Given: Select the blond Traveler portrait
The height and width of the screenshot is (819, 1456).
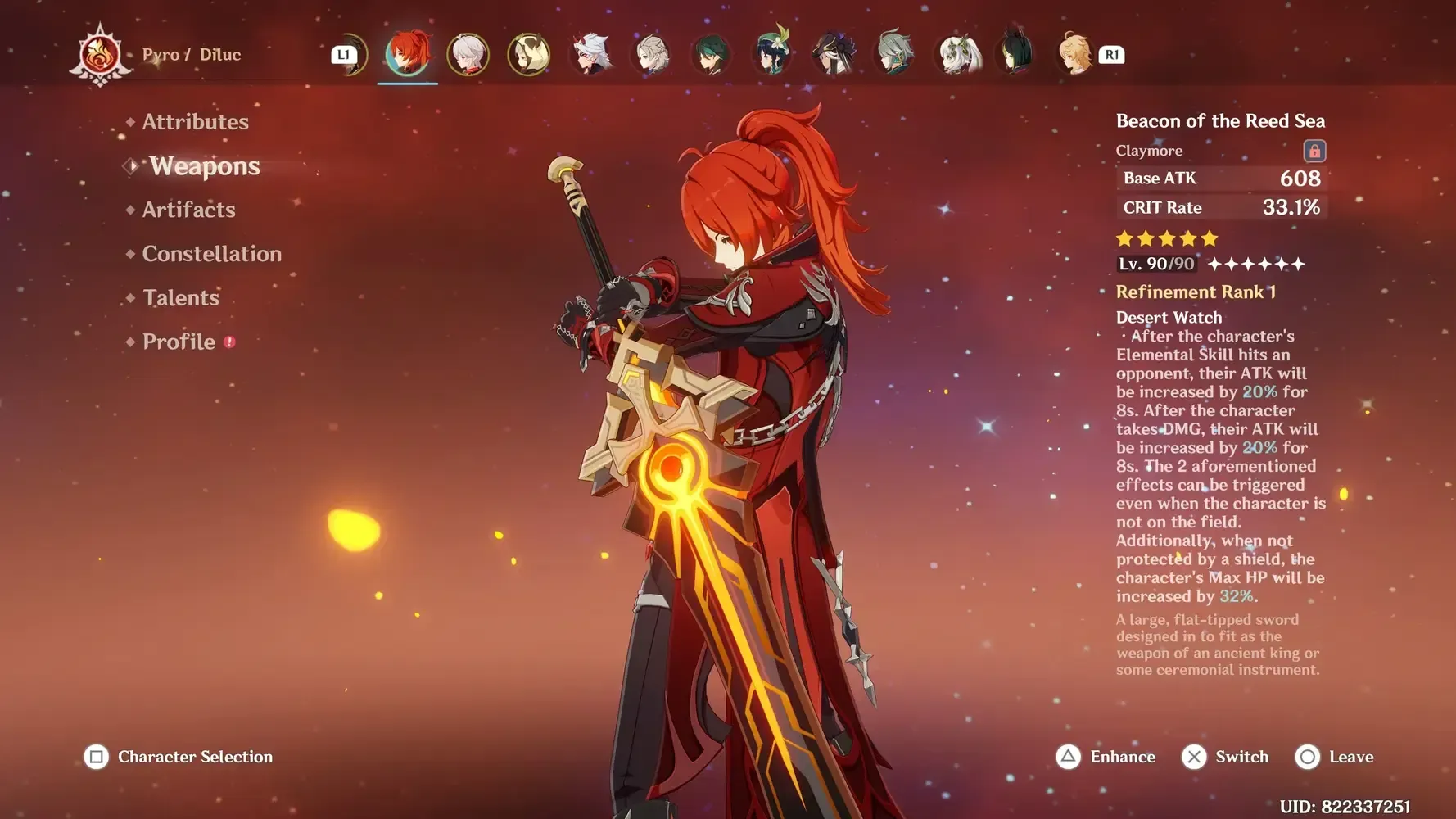Looking at the screenshot, I should pos(1074,54).
